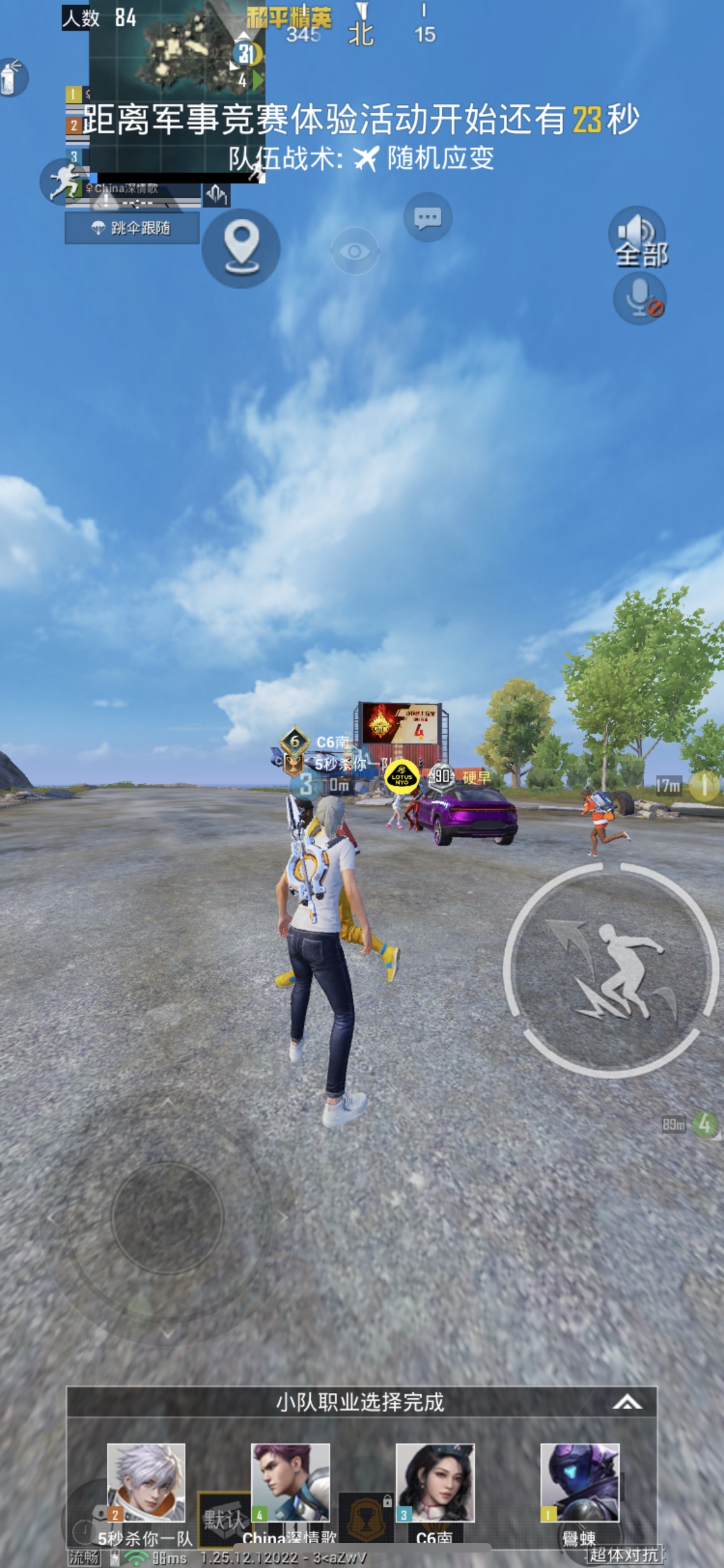Open the quick chat speech bubble
724x1568 pixels.
pos(427,218)
